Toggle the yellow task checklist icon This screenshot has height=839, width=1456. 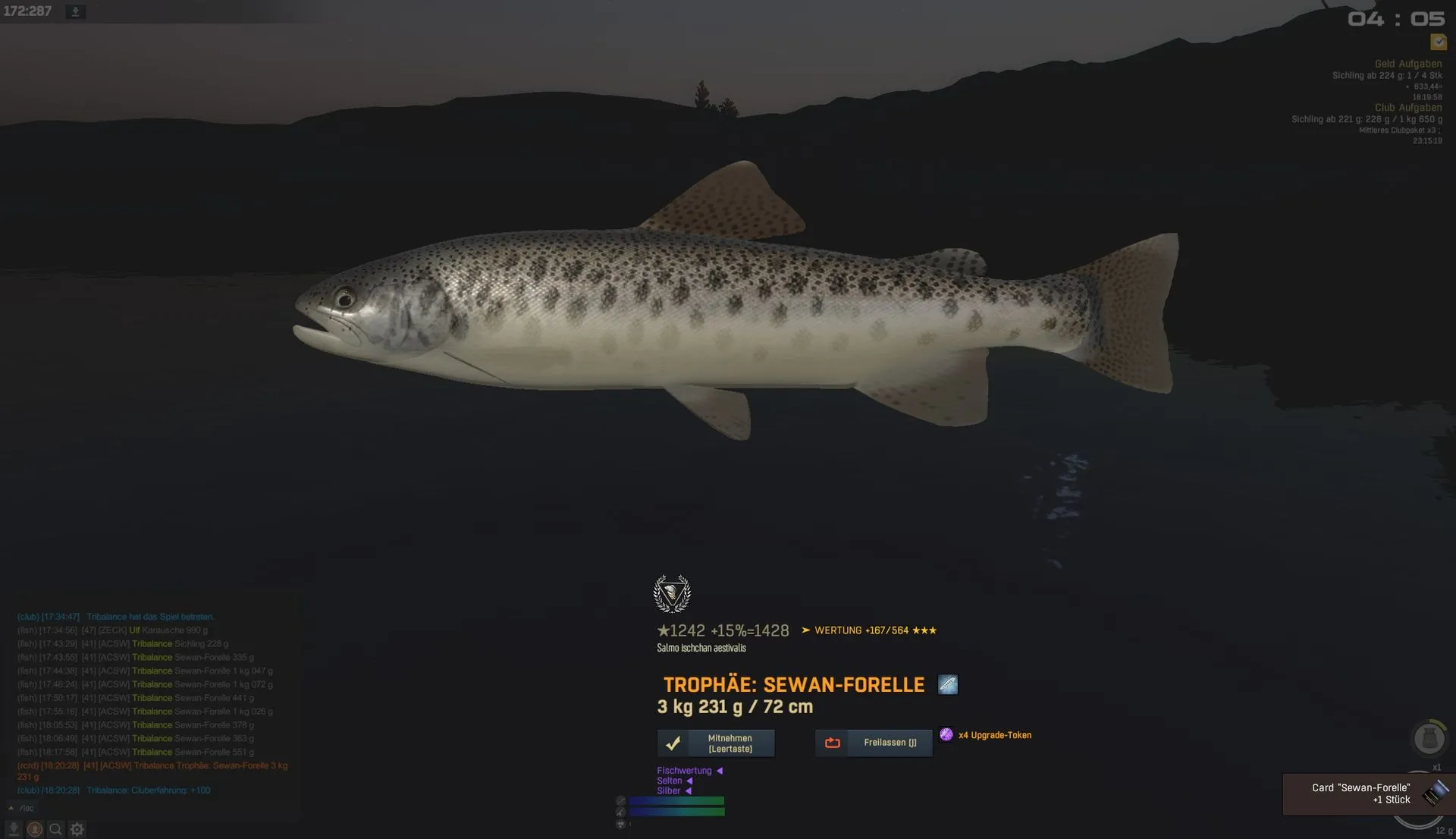click(x=1439, y=42)
